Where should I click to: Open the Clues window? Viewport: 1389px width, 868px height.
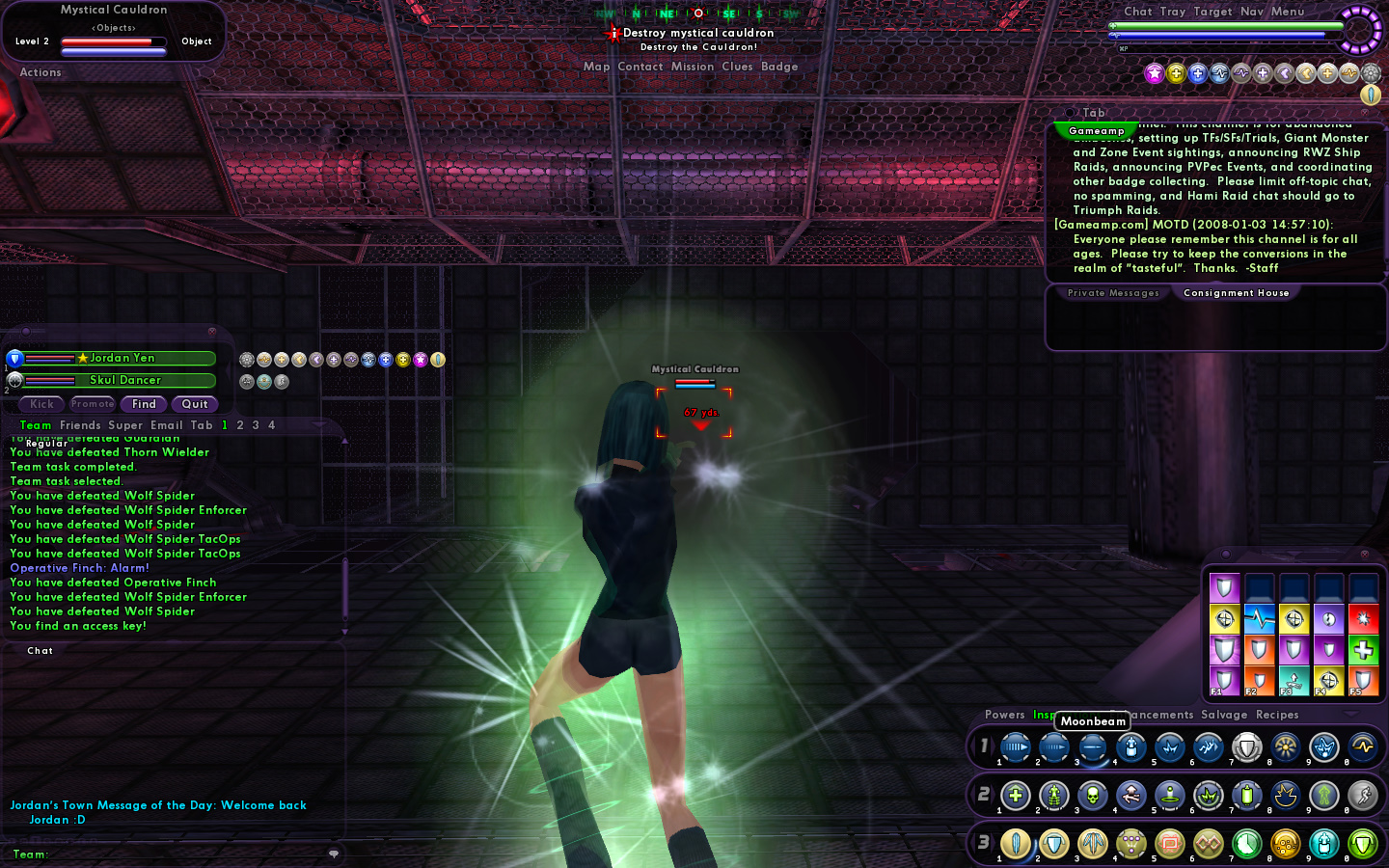tap(737, 67)
